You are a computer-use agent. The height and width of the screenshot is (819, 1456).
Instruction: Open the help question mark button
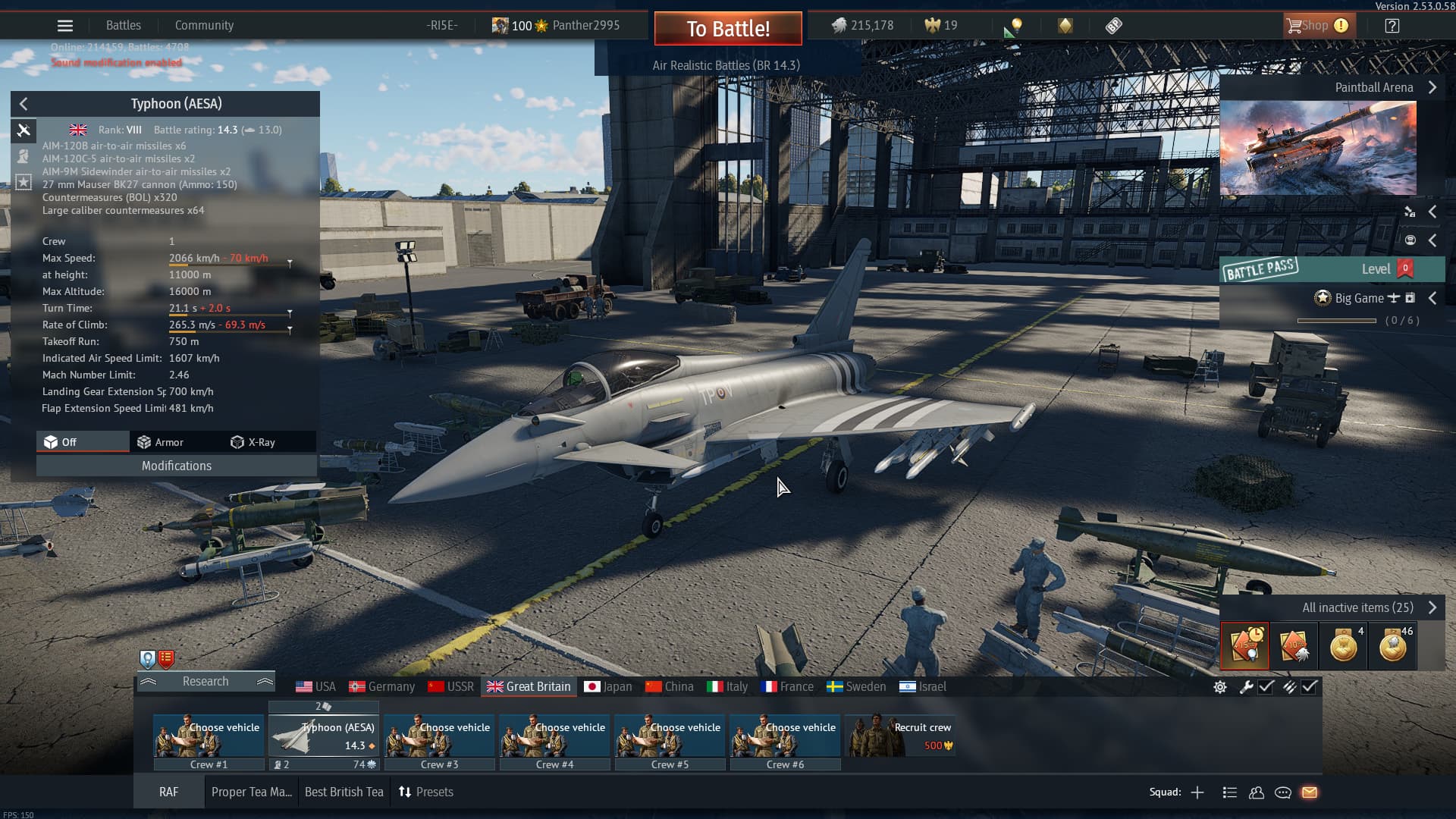[x=1392, y=26]
